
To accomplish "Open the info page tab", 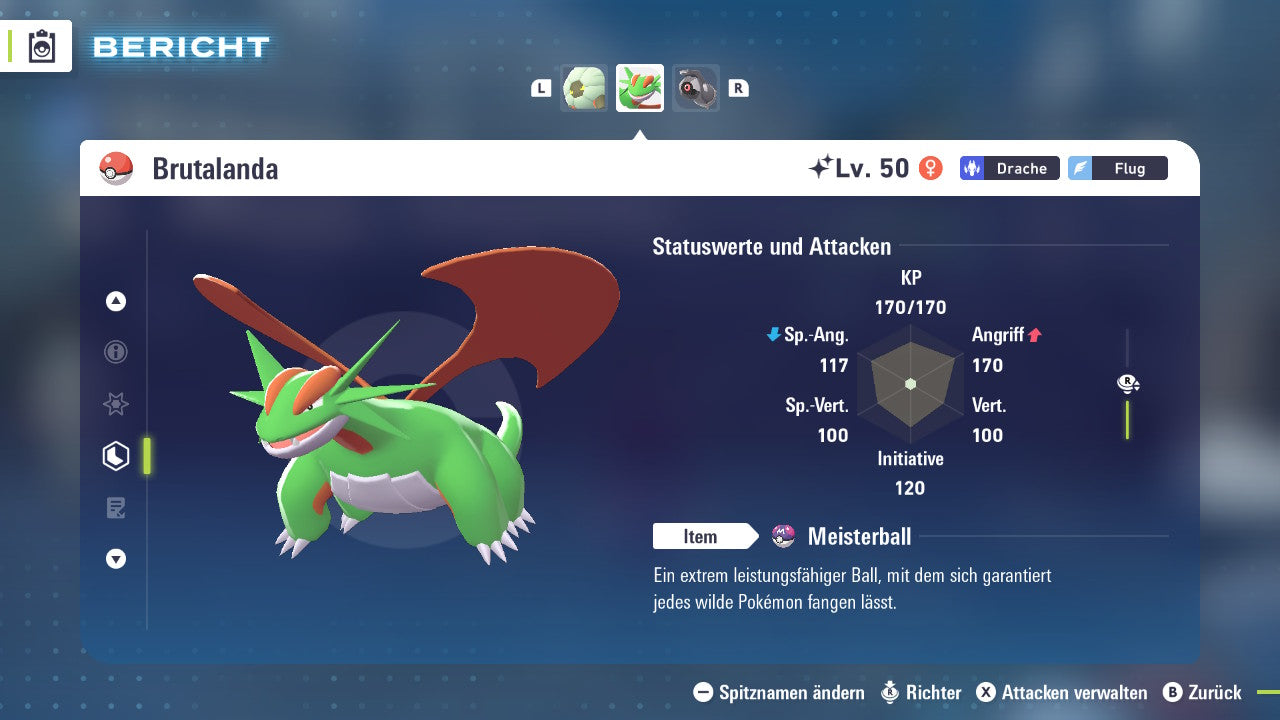I will (x=116, y=352).
